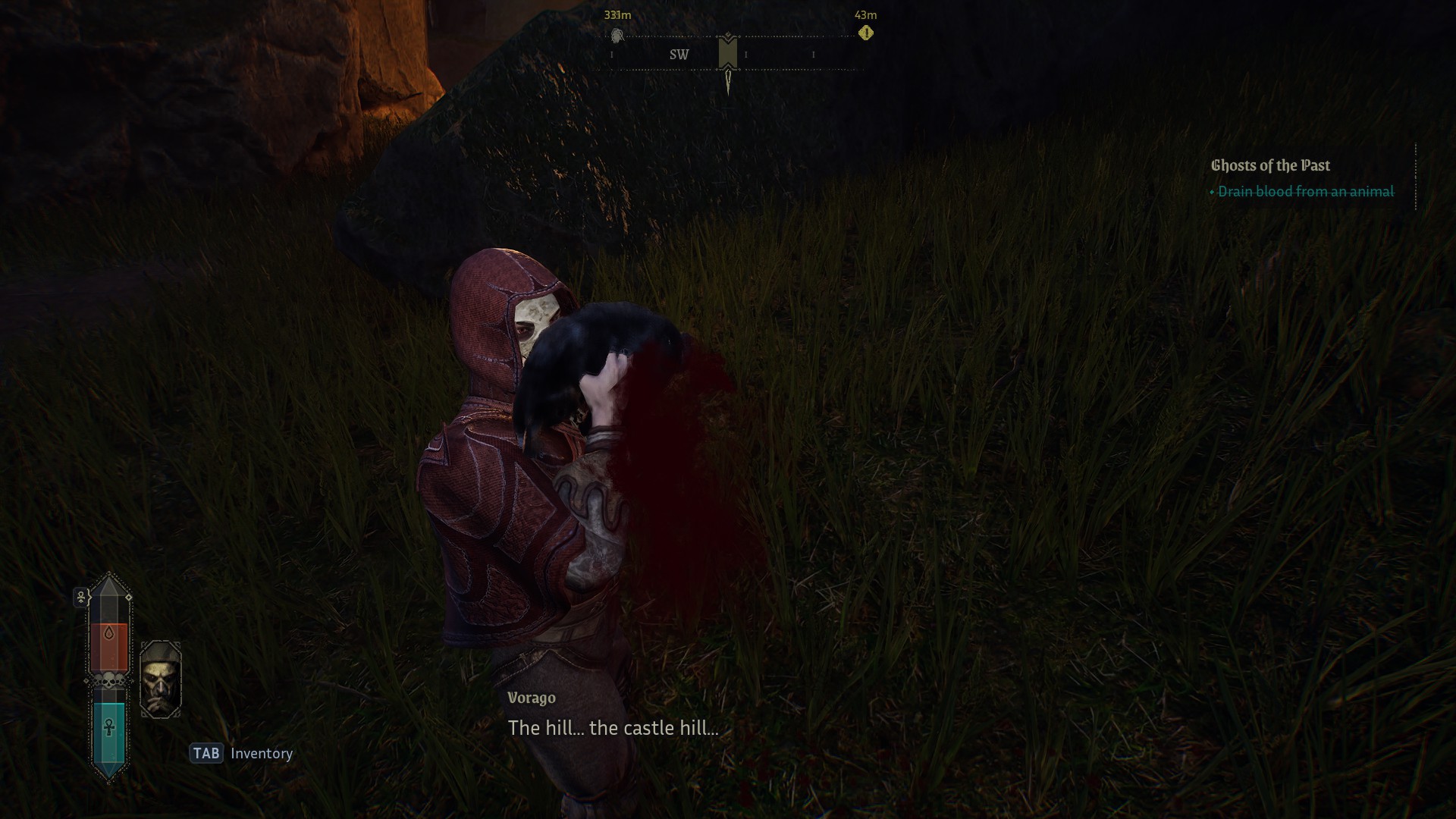
Task: Select the yellow quest marker on the compass
Action: click(x=866, y=33)
